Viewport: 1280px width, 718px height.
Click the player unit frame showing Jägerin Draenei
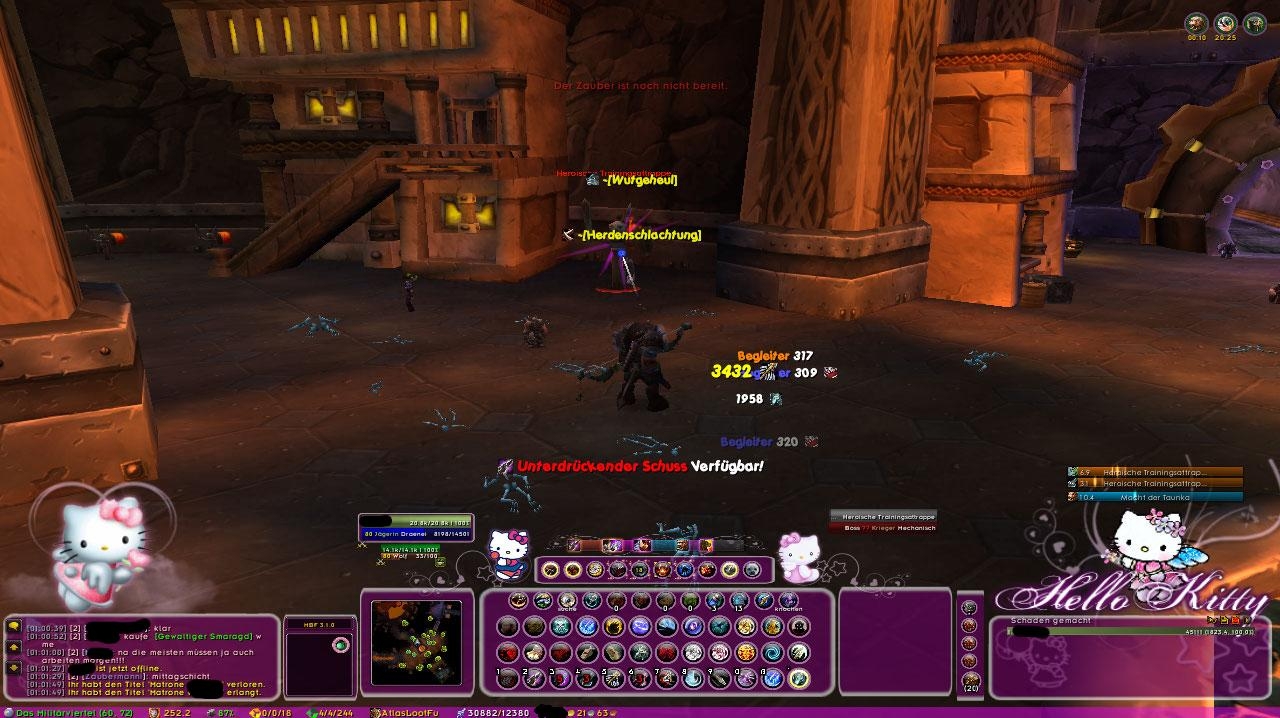(415, 528)
